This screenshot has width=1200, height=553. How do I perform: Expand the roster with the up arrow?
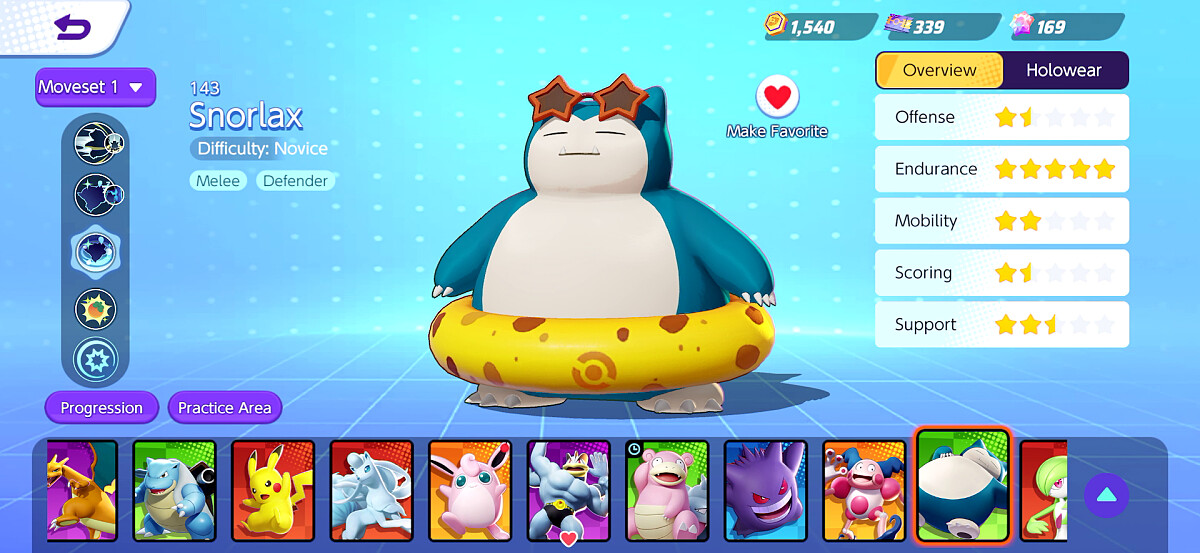click(x=1106, y=495)
